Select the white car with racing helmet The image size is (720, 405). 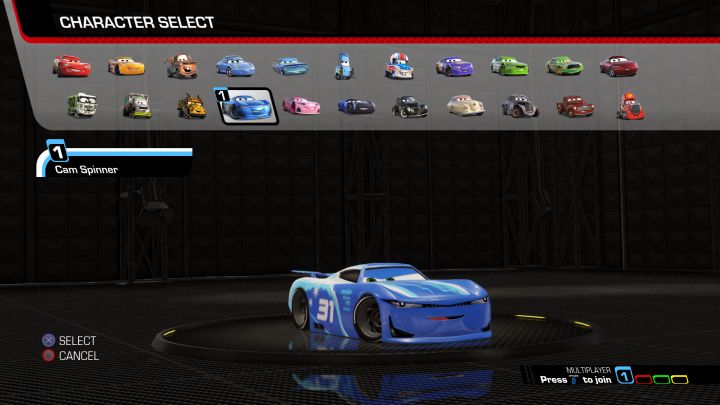pyautogui.click(x=398, y=66)
